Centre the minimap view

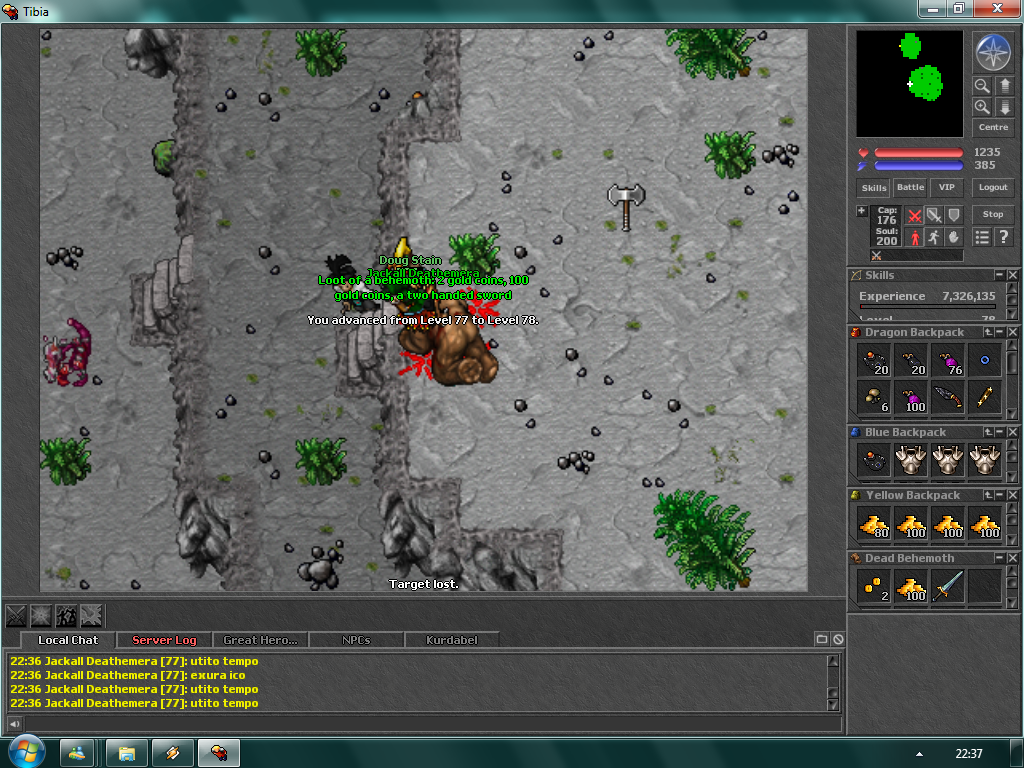[993, 127]
